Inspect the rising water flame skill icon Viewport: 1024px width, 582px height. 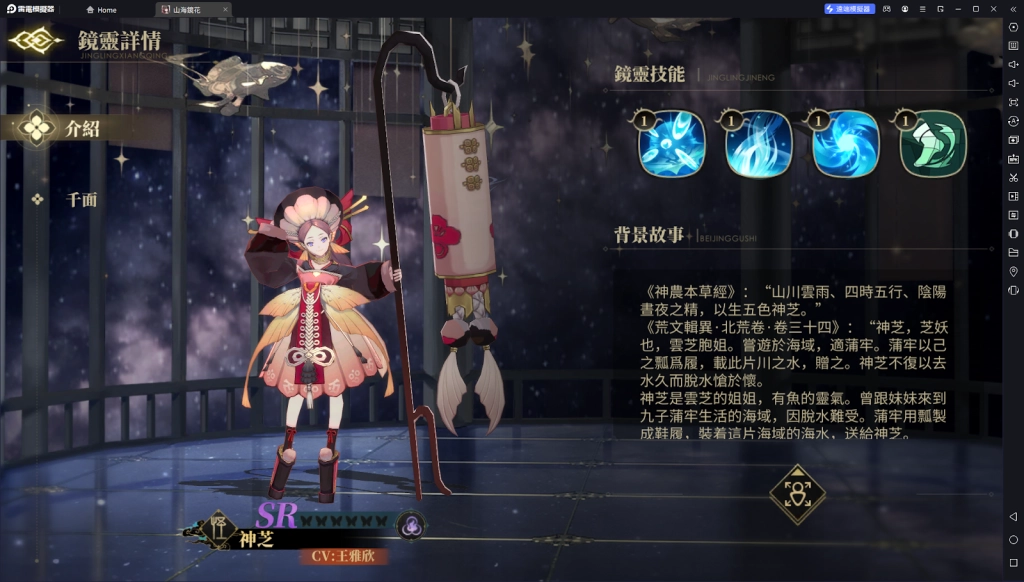[x=759, y=144]
